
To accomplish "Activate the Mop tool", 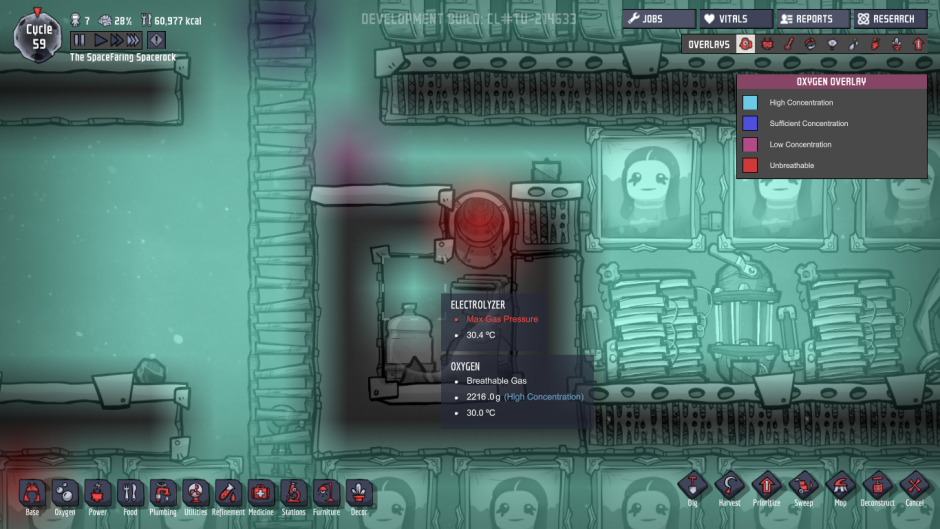I will (840, 487).
